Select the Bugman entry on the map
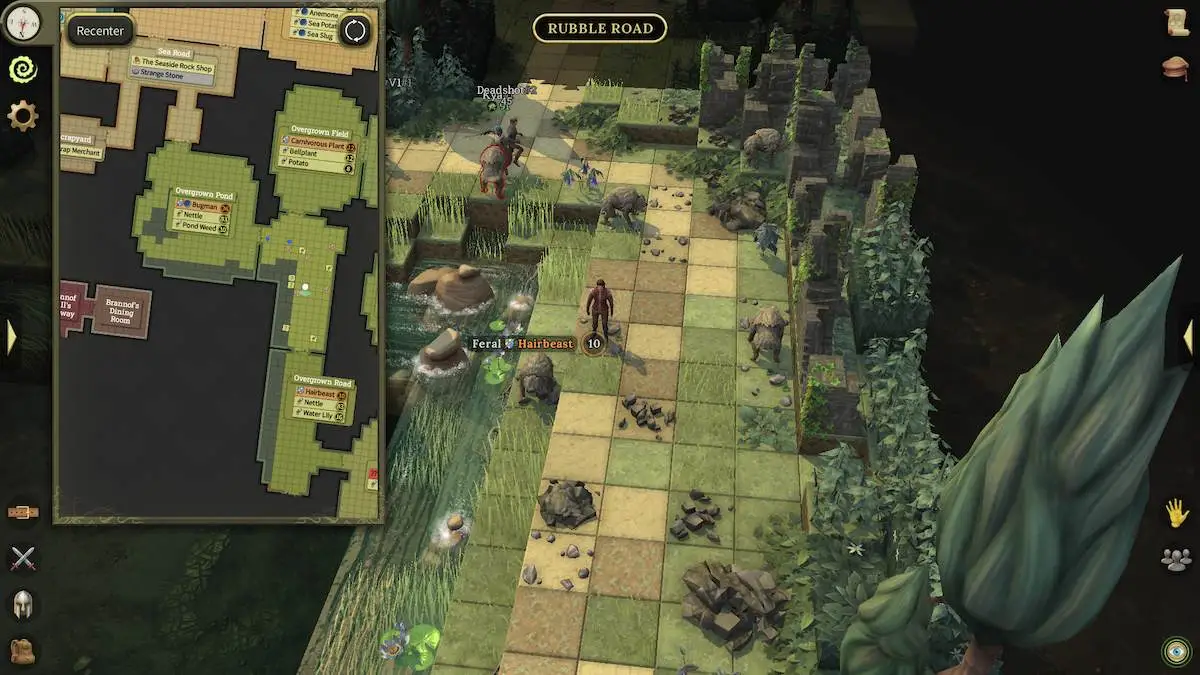The image size is (1200, 675). (204, 207)
